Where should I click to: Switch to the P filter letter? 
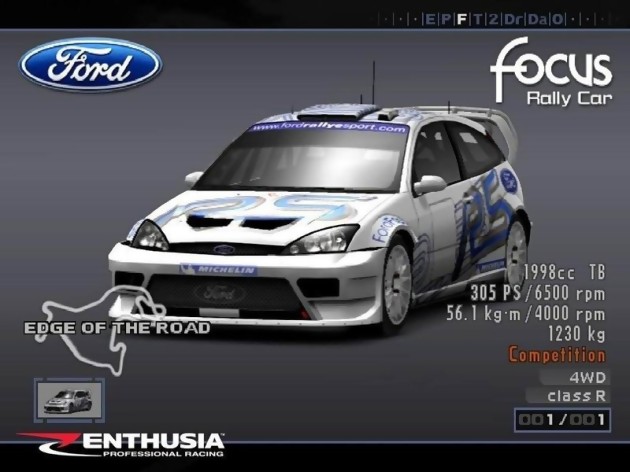(x=445, y=19)
